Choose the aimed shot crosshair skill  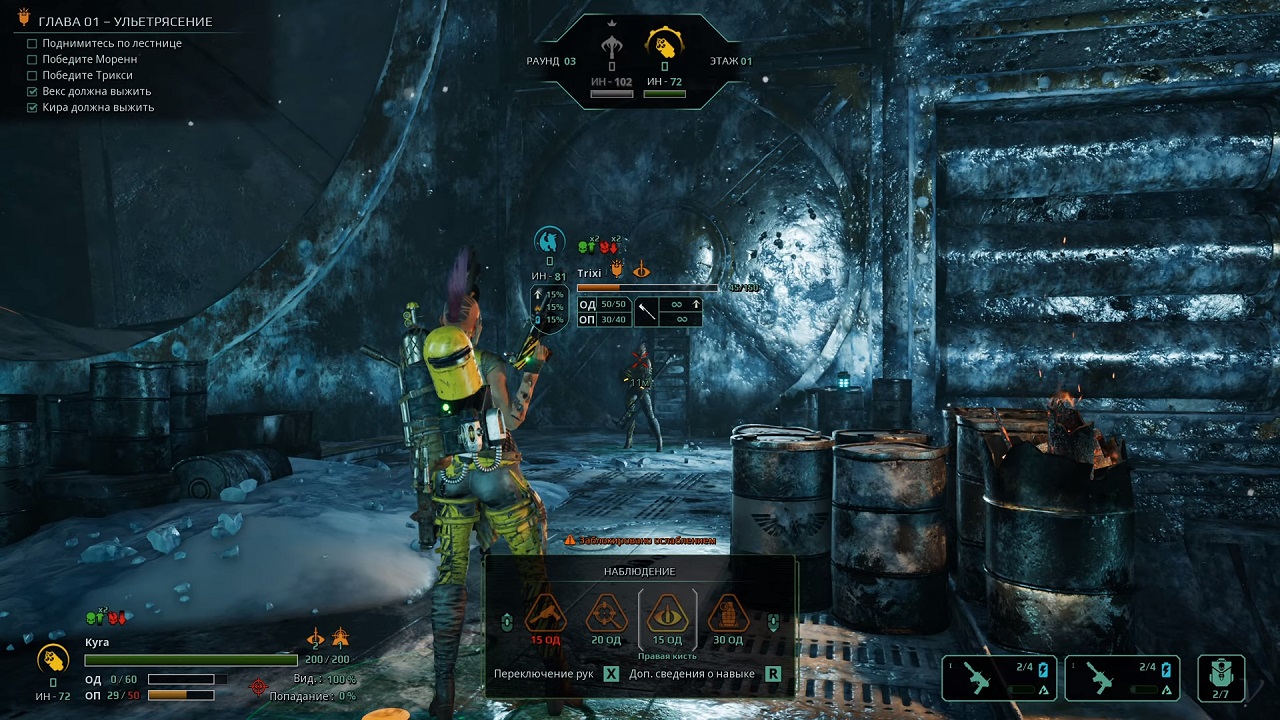(x=606, y=613)
